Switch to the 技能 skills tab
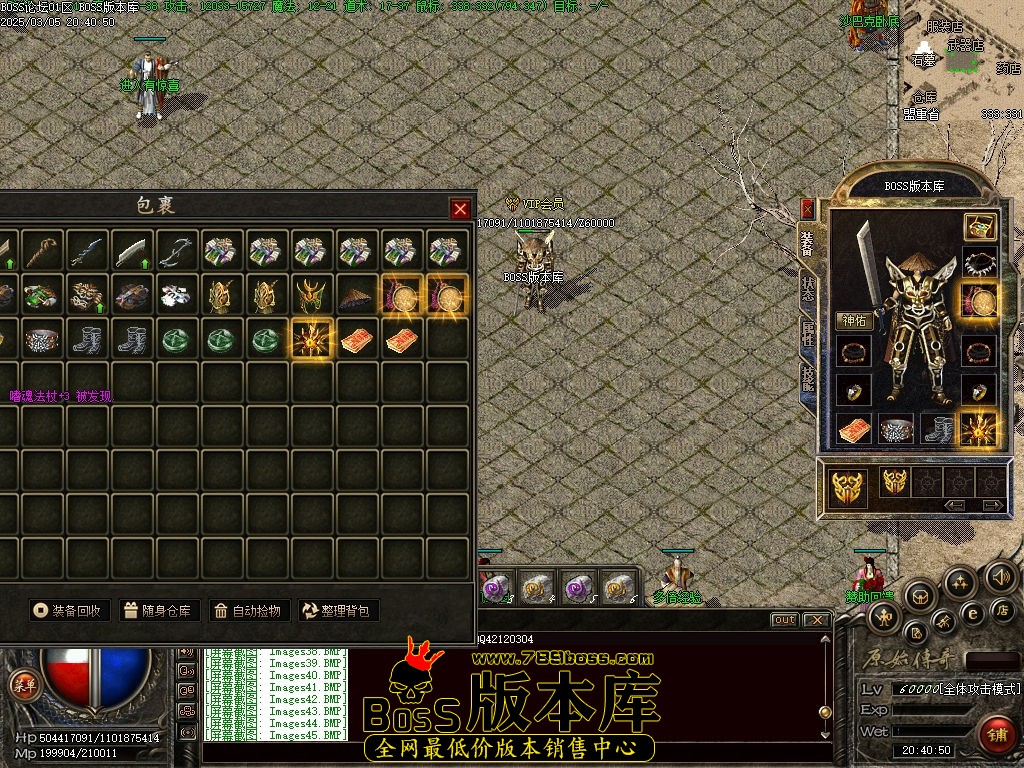This screenshot has height=768, width=1024. click(808, 378)
